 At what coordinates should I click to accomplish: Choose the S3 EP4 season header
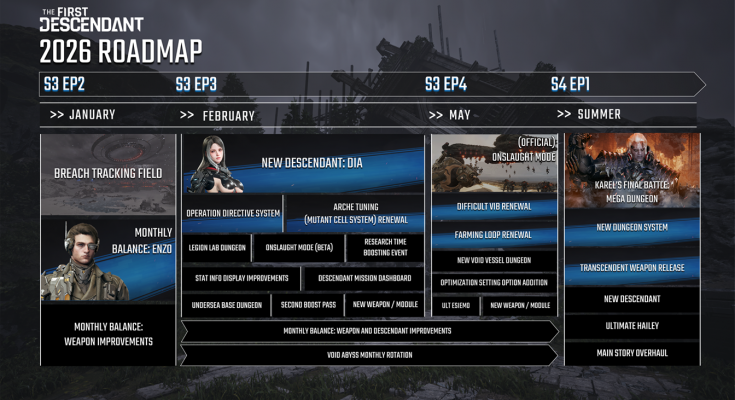pyautogui.click(x=446, y=84)
